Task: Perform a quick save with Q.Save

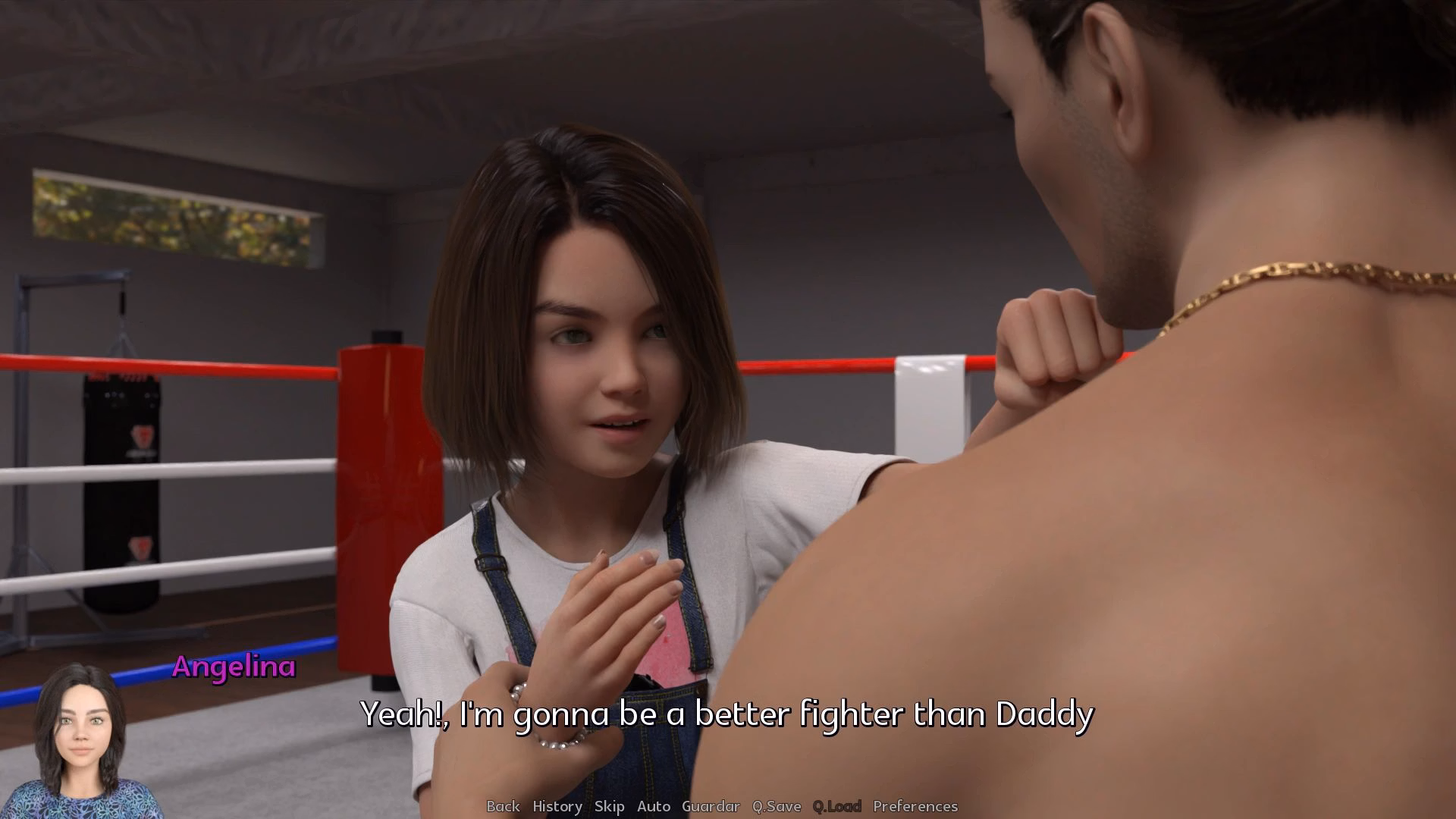Action: (775, 806)
